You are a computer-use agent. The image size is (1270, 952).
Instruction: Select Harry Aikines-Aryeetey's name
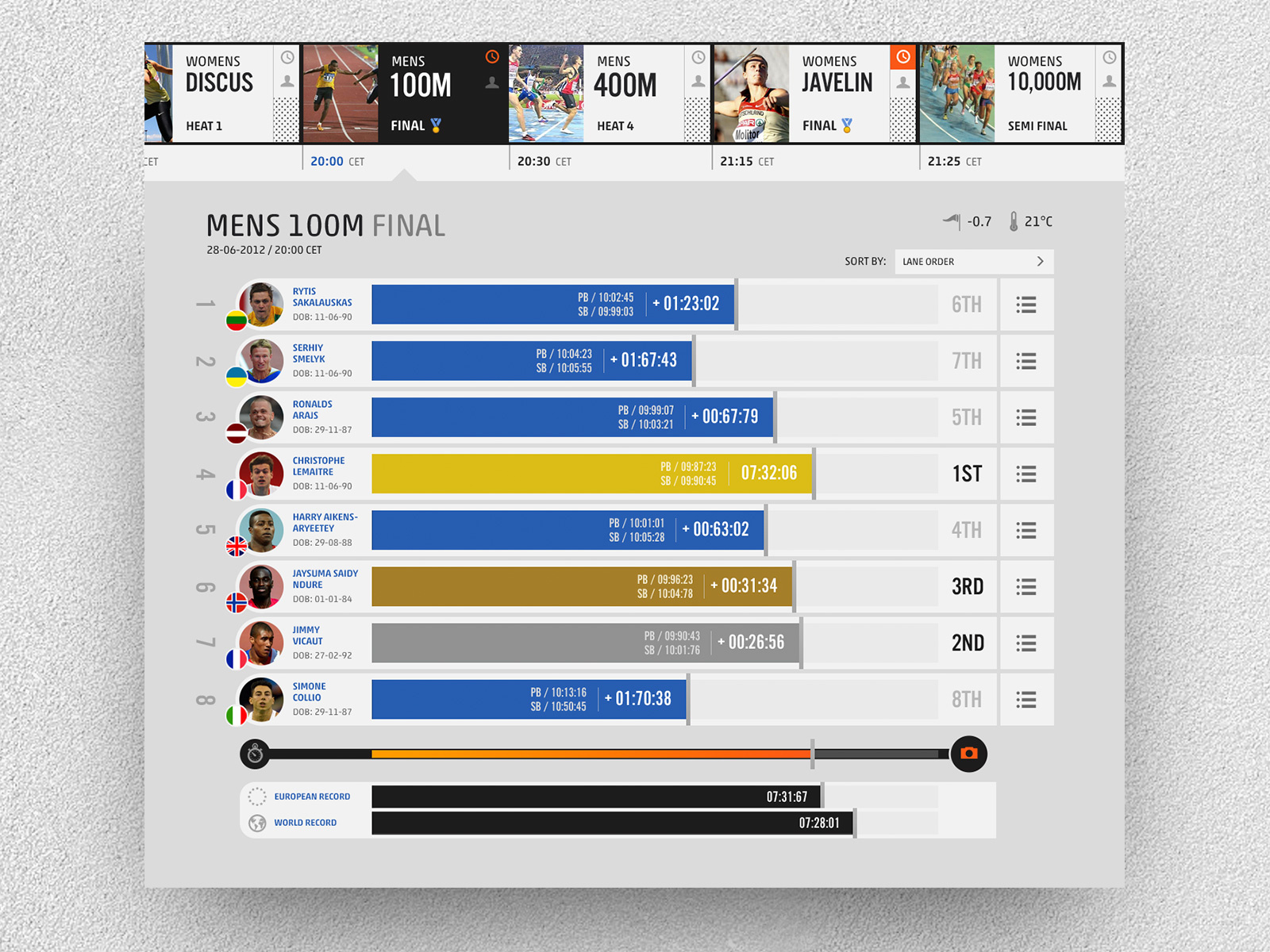pos(325,523)
